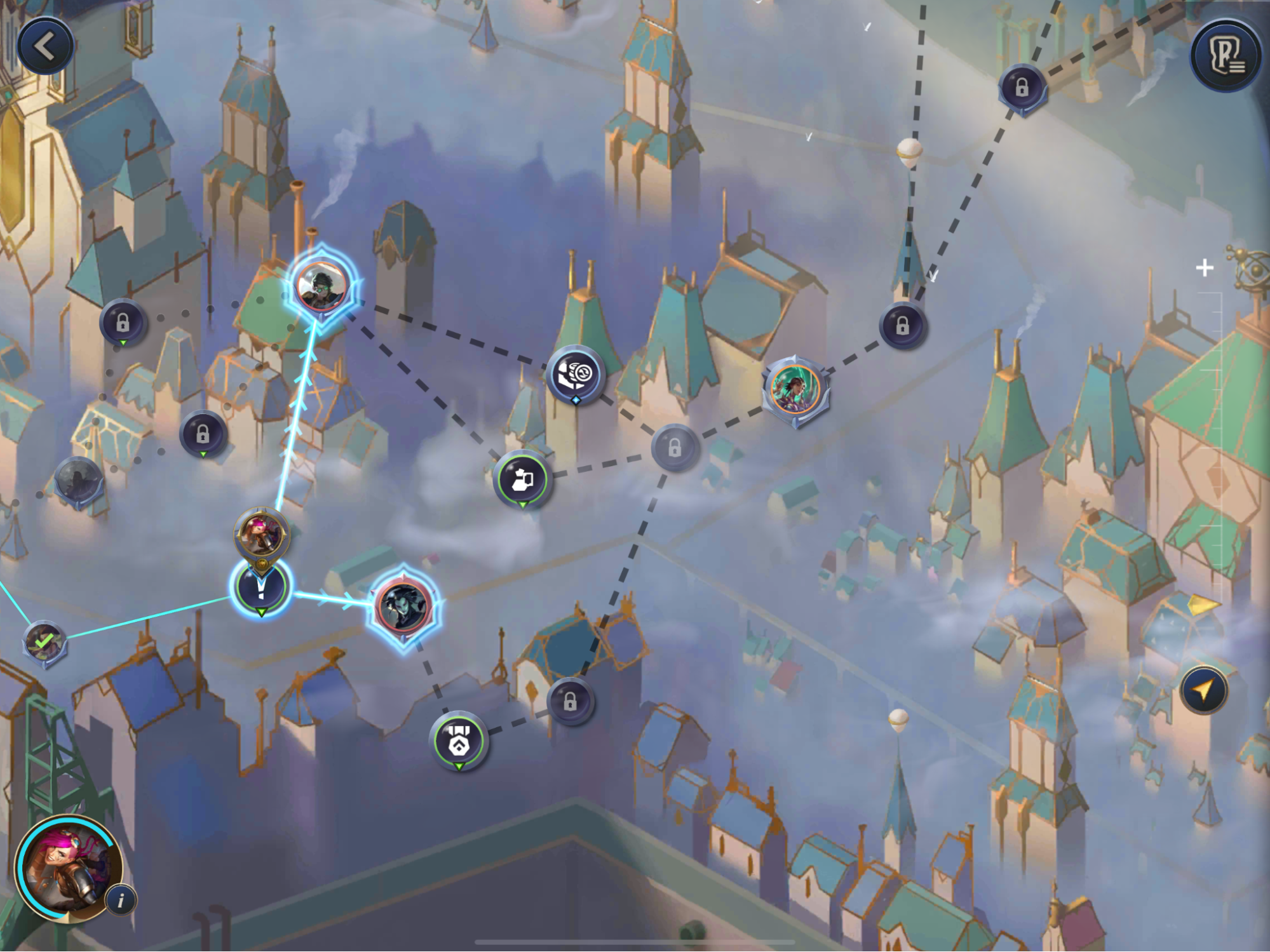Select the goggled enemy encounter node

coord(322,285)
